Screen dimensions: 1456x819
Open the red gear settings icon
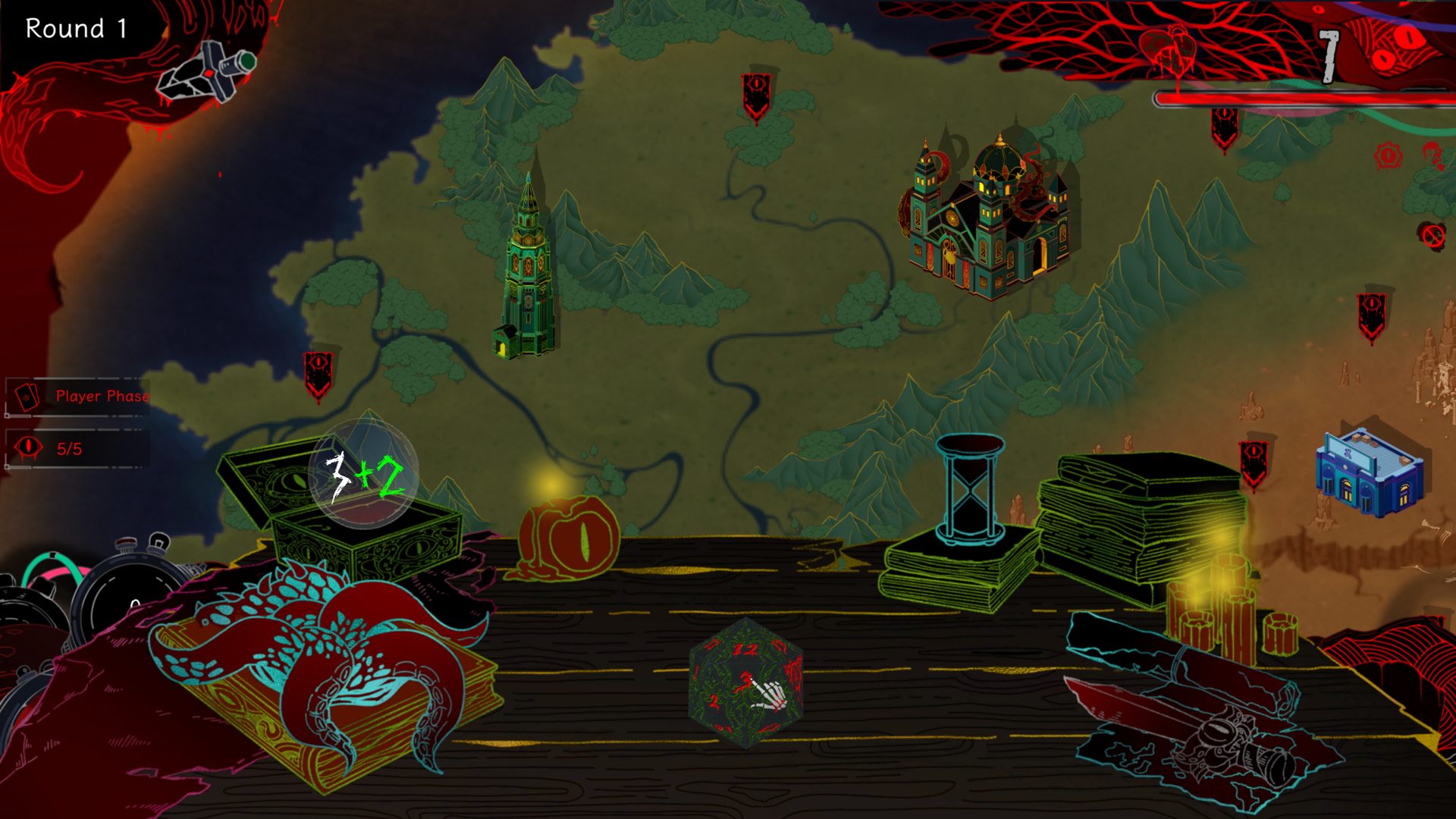[1389, 156]
